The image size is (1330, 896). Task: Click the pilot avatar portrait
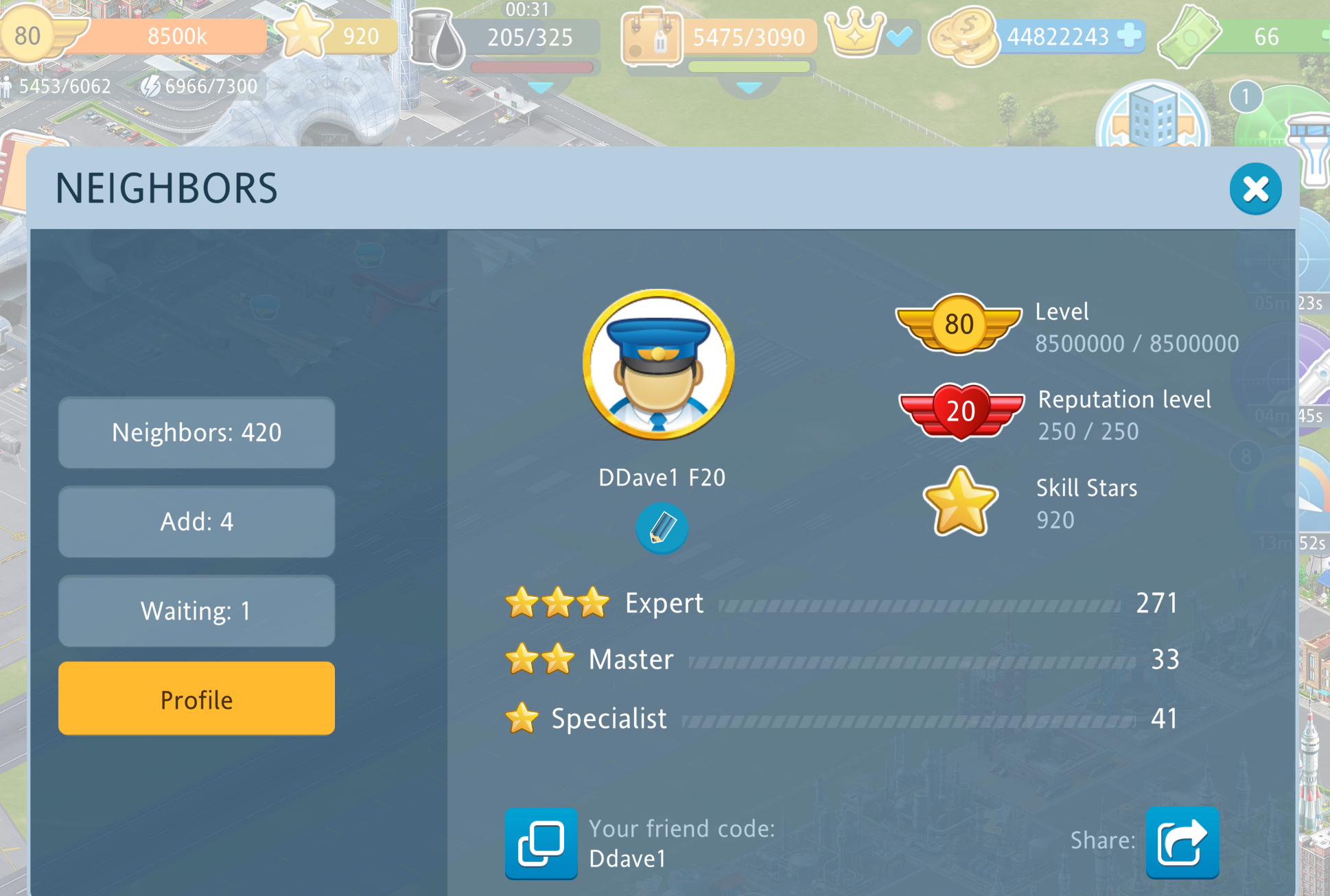coord(659,364)
